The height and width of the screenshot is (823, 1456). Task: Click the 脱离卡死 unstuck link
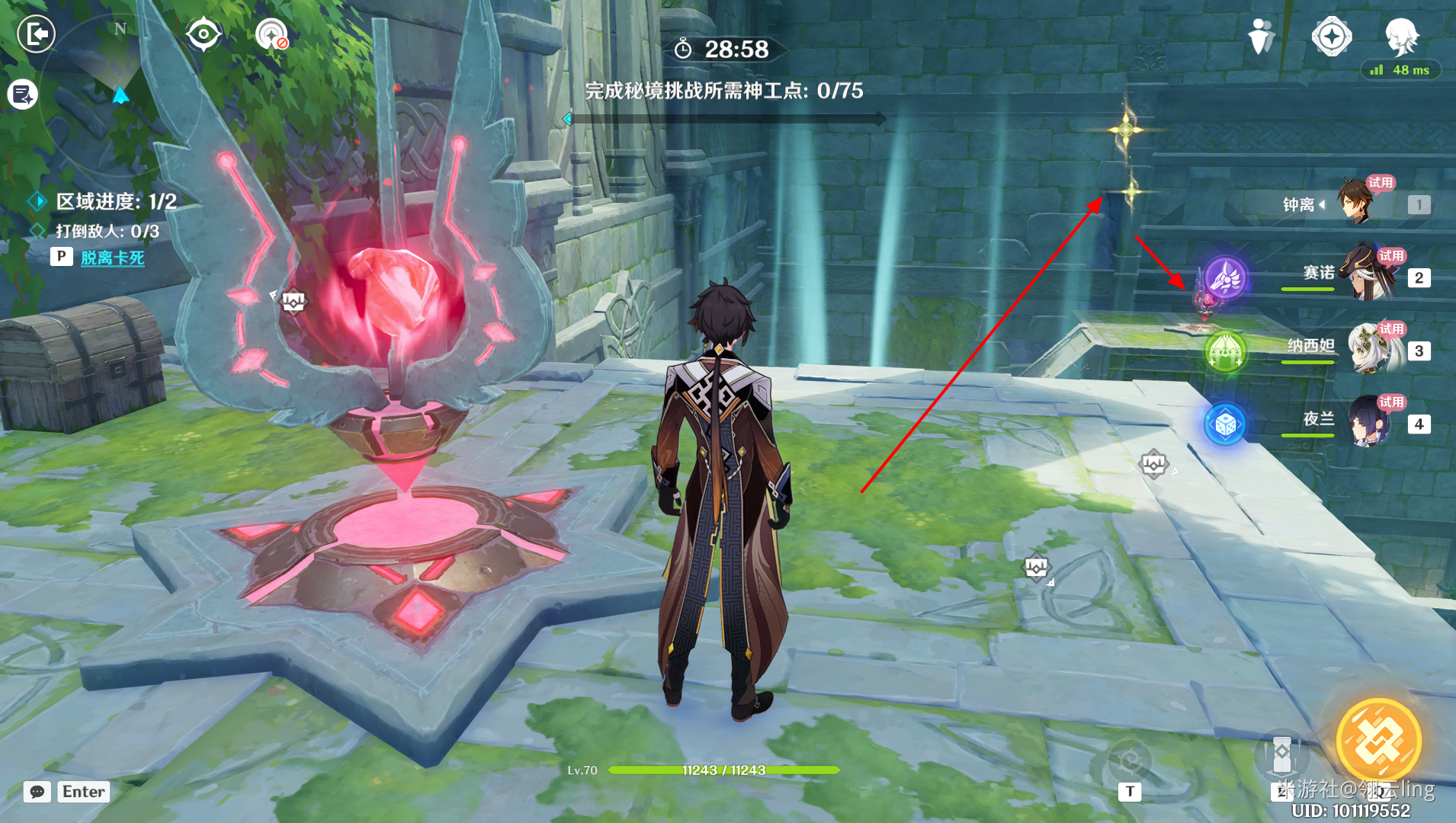(112, 258)
